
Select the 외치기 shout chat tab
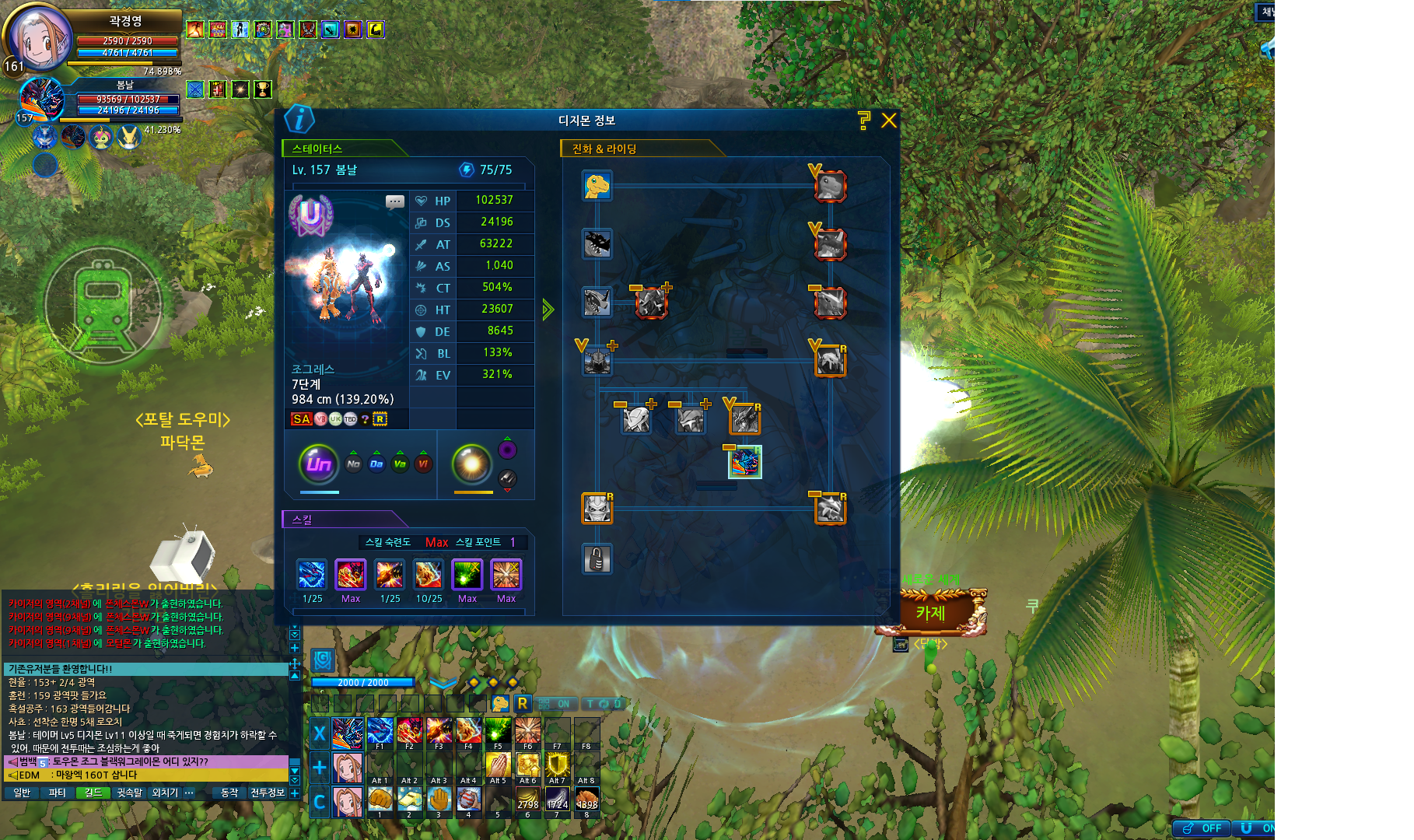(x=164, y=793)
